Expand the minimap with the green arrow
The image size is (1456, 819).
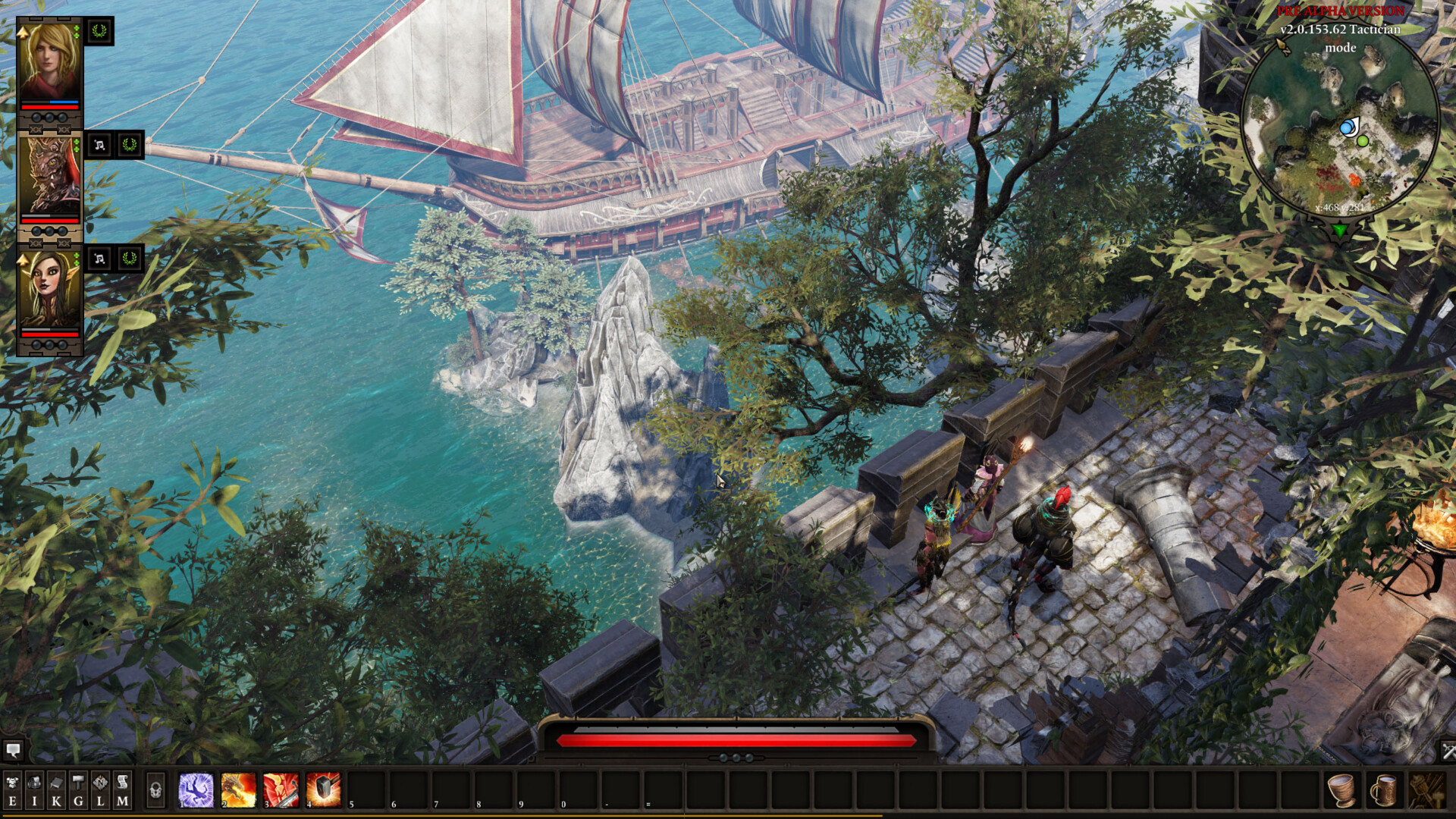point(1339,230)
